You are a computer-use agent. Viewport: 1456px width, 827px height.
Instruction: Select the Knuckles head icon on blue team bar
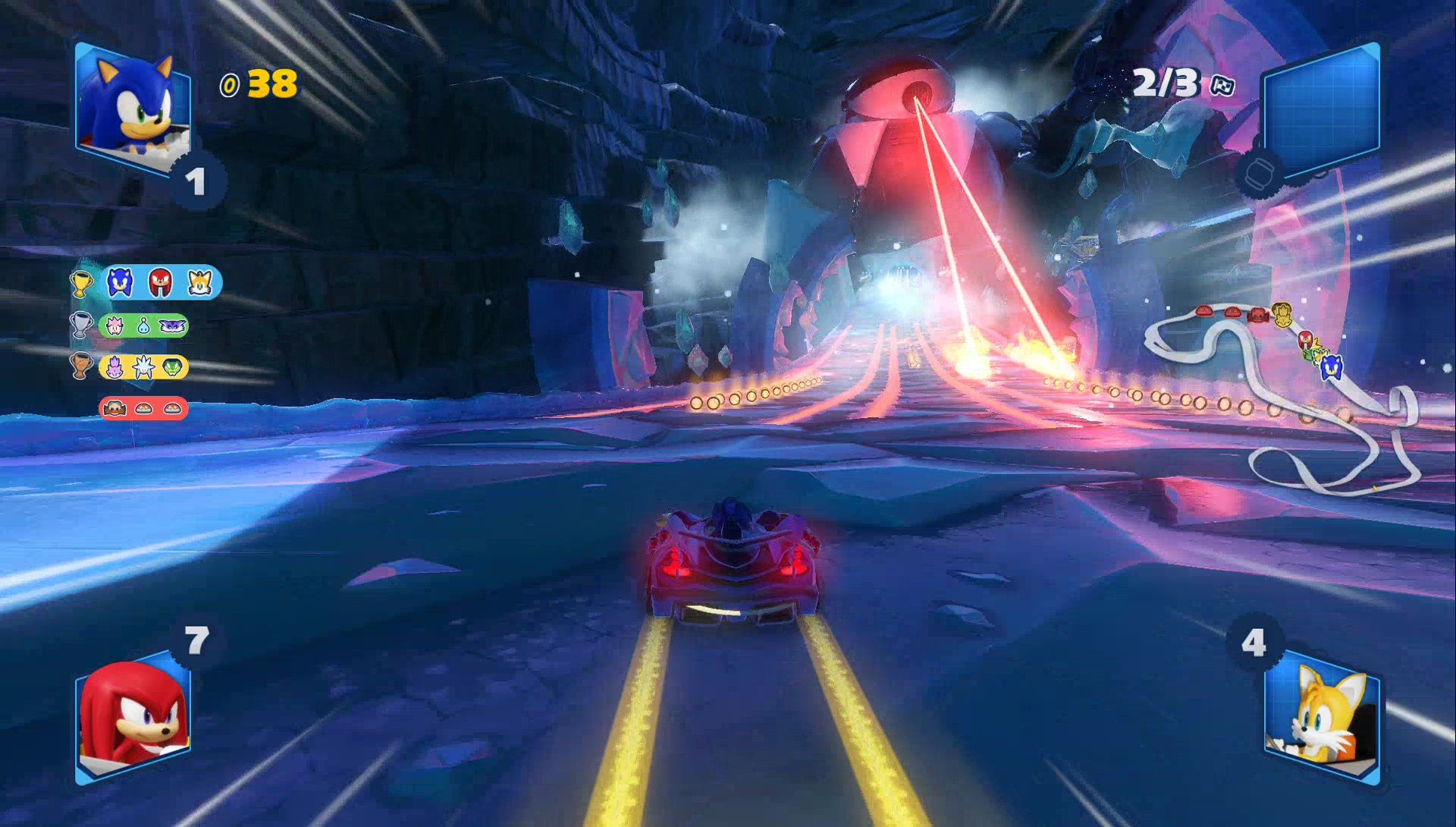tap(159, 282)
